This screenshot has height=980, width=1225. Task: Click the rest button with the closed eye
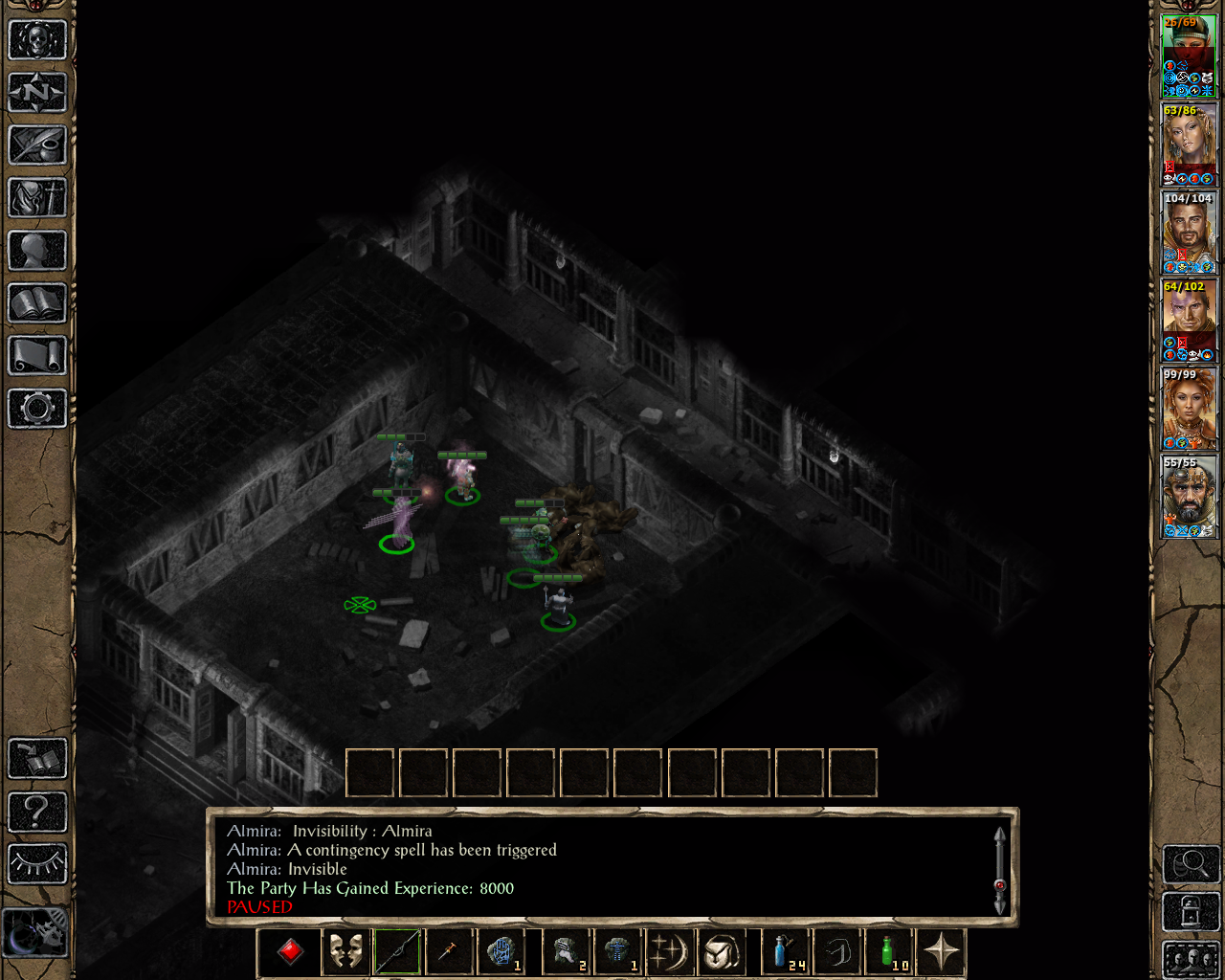click(x=37, y=863)
